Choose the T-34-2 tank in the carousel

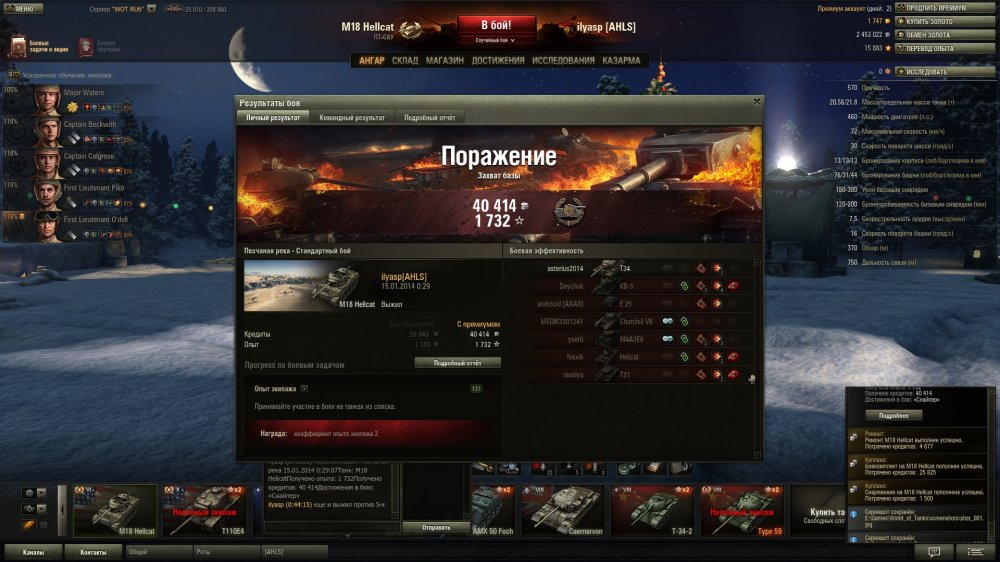653,509
